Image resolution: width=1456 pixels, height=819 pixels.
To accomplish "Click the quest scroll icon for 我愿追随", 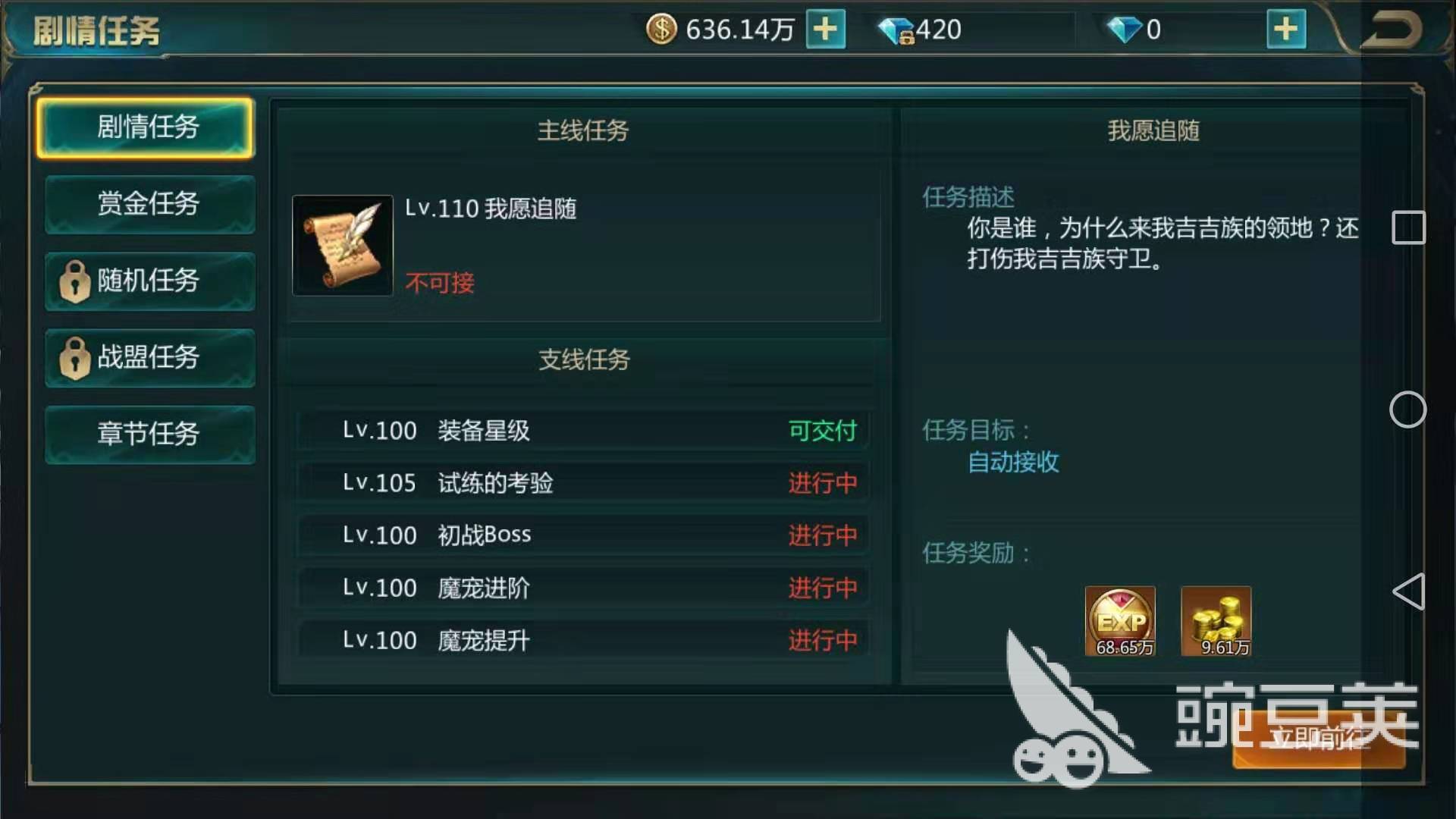I will point(341,245).
